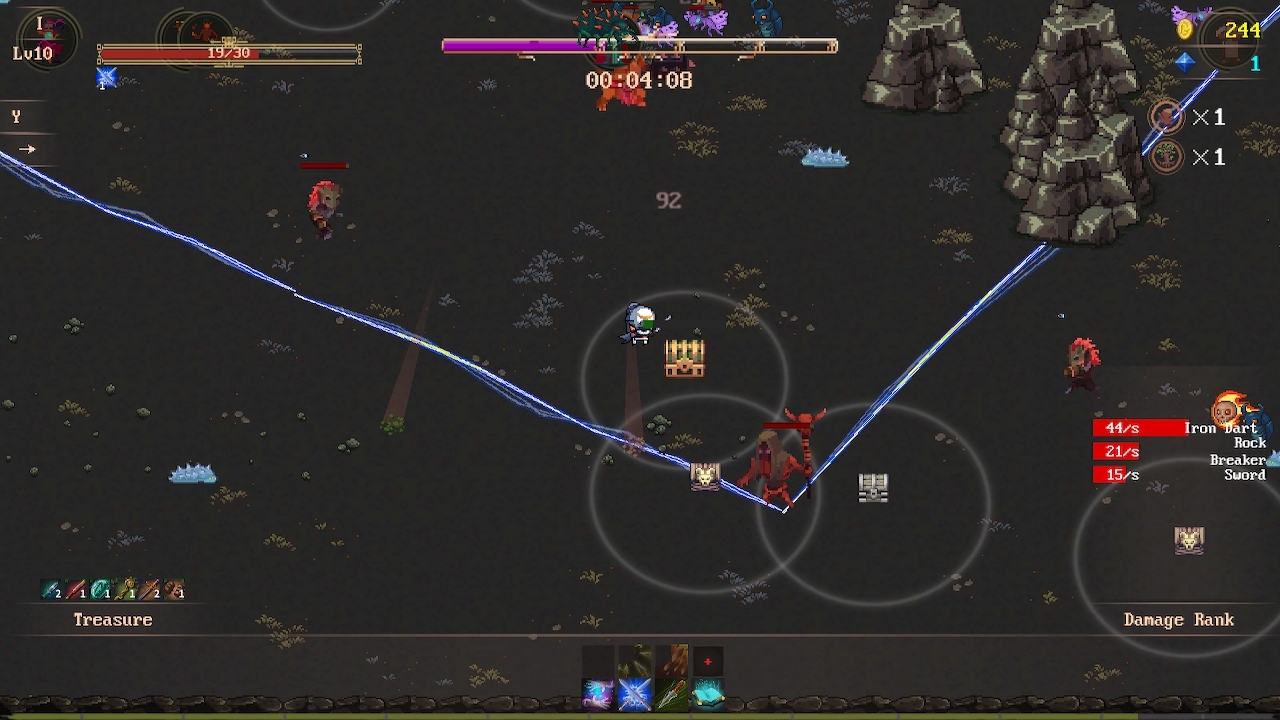Viewport: 1280px width, 720px height.
Task: Click the tree companion x1 icon
Action: [x=1168, y=158]
